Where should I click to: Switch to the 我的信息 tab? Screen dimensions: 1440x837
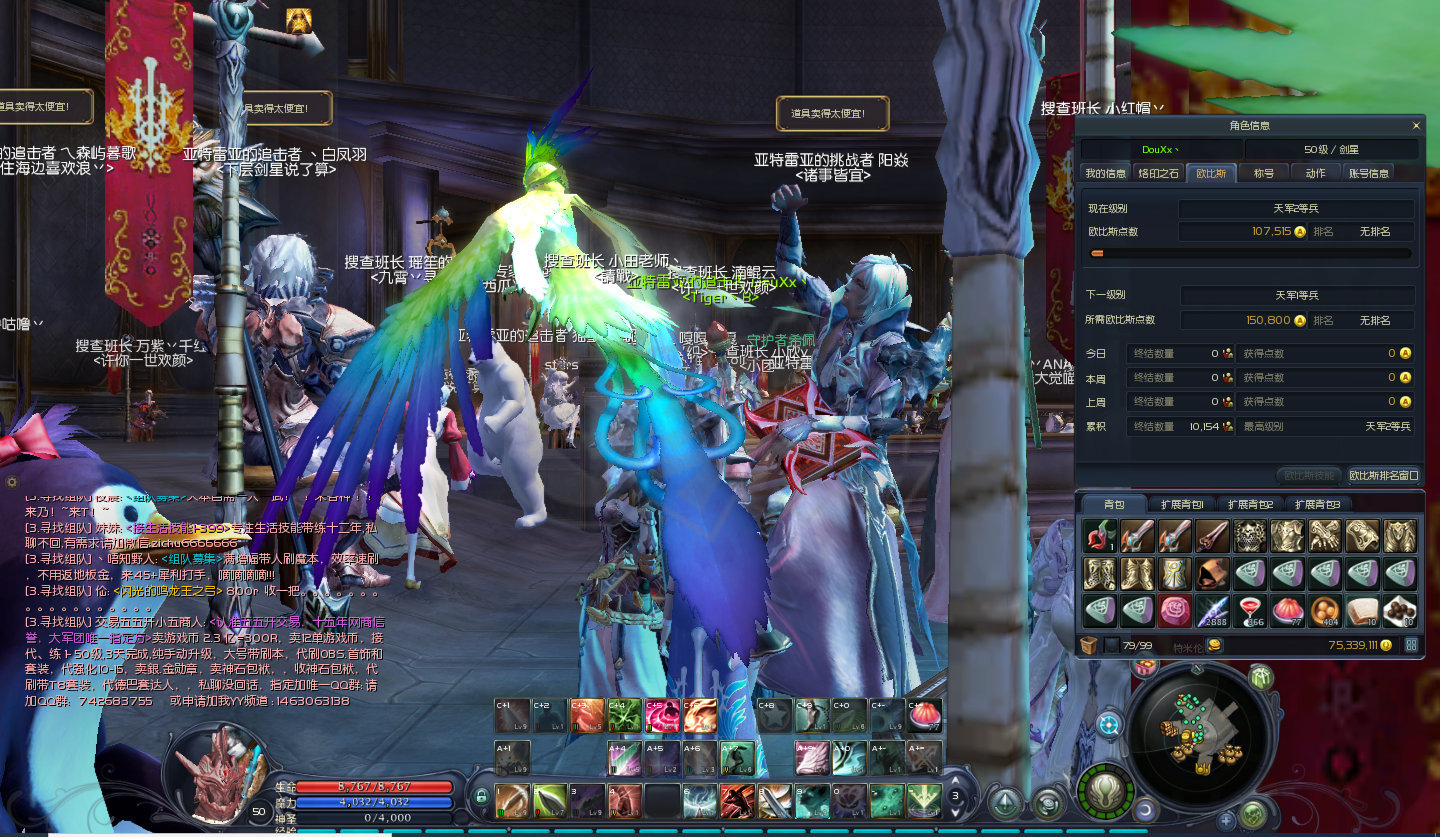coord(1105,173)
